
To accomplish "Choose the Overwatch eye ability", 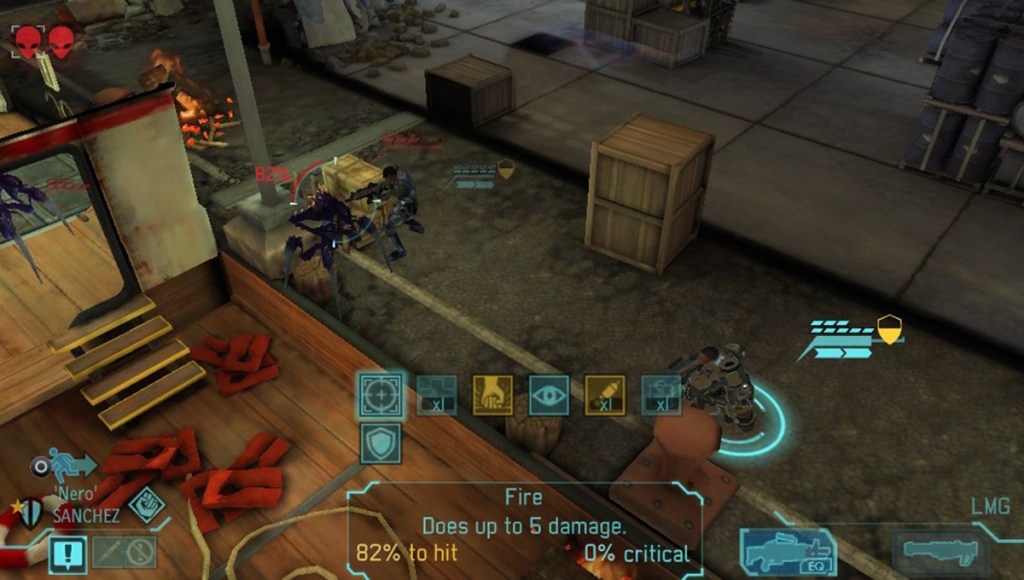I will tap(549, 394).
